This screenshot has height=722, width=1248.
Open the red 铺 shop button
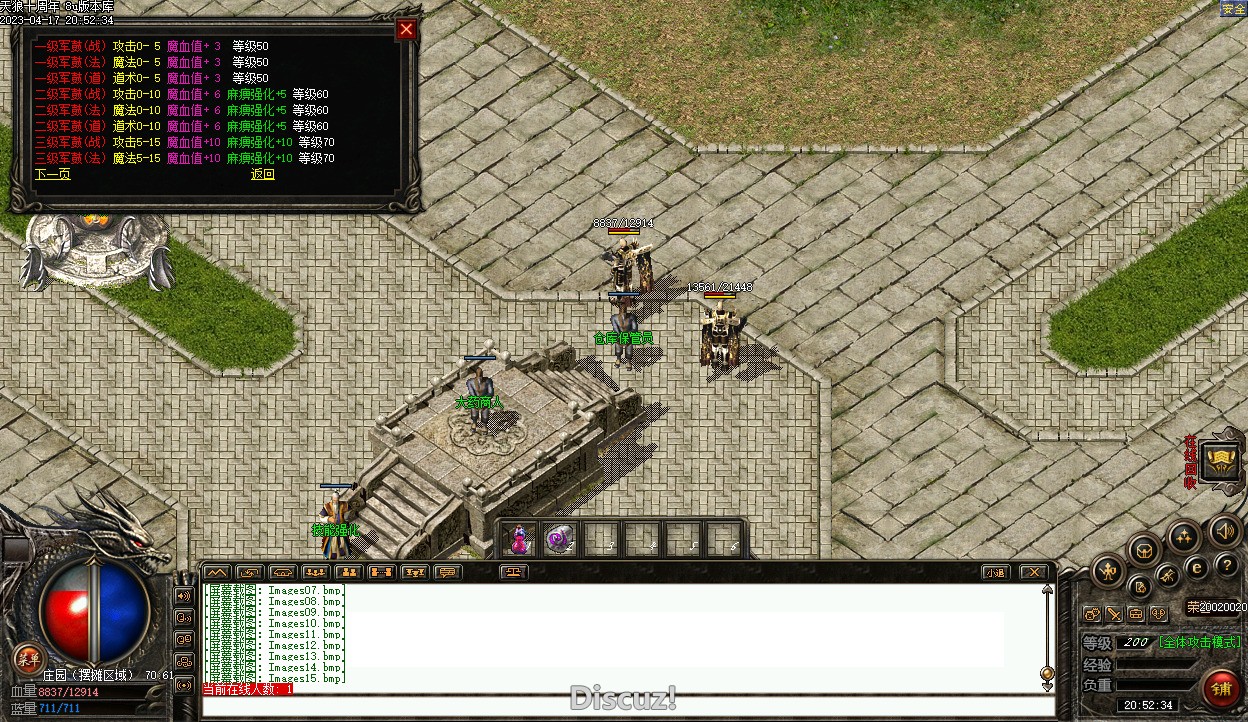click(1221, 688)
